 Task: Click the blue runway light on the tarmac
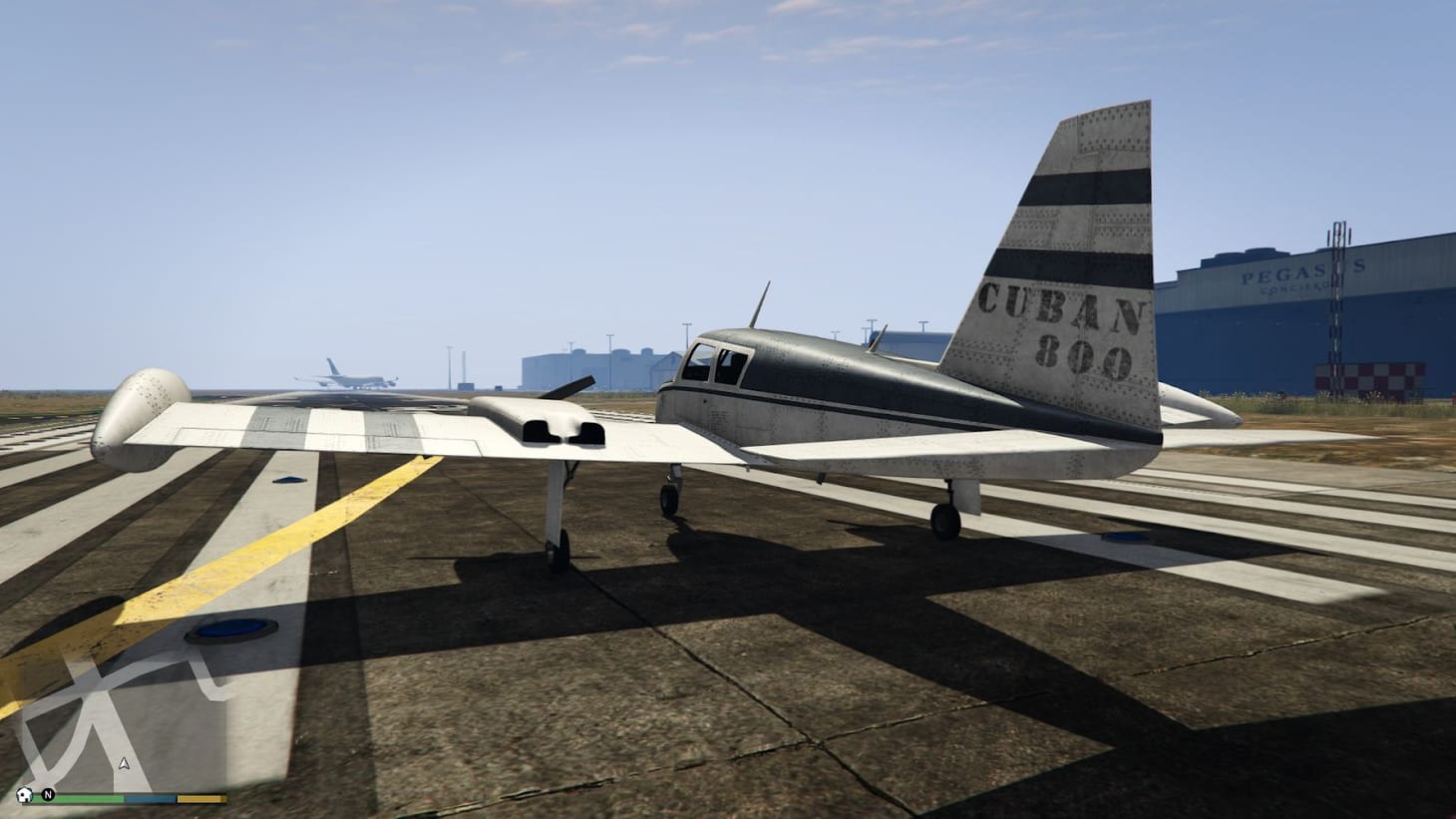coord(231,629)
